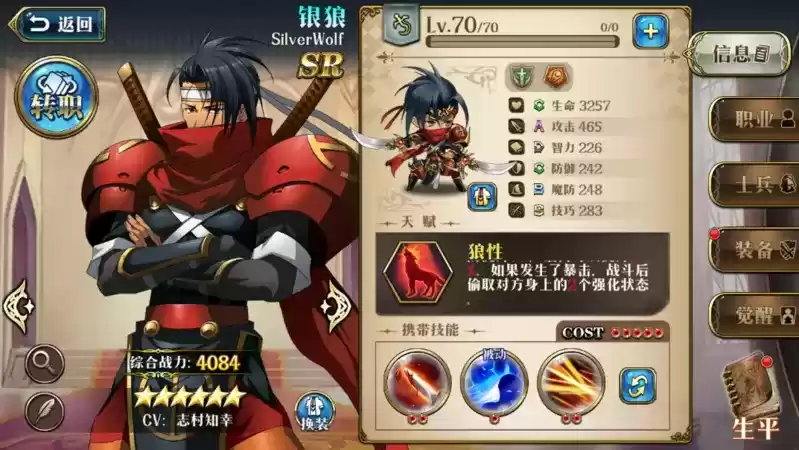Tap the blue plus button beside the level
The image size is (799, 450).
coord(650,31)
